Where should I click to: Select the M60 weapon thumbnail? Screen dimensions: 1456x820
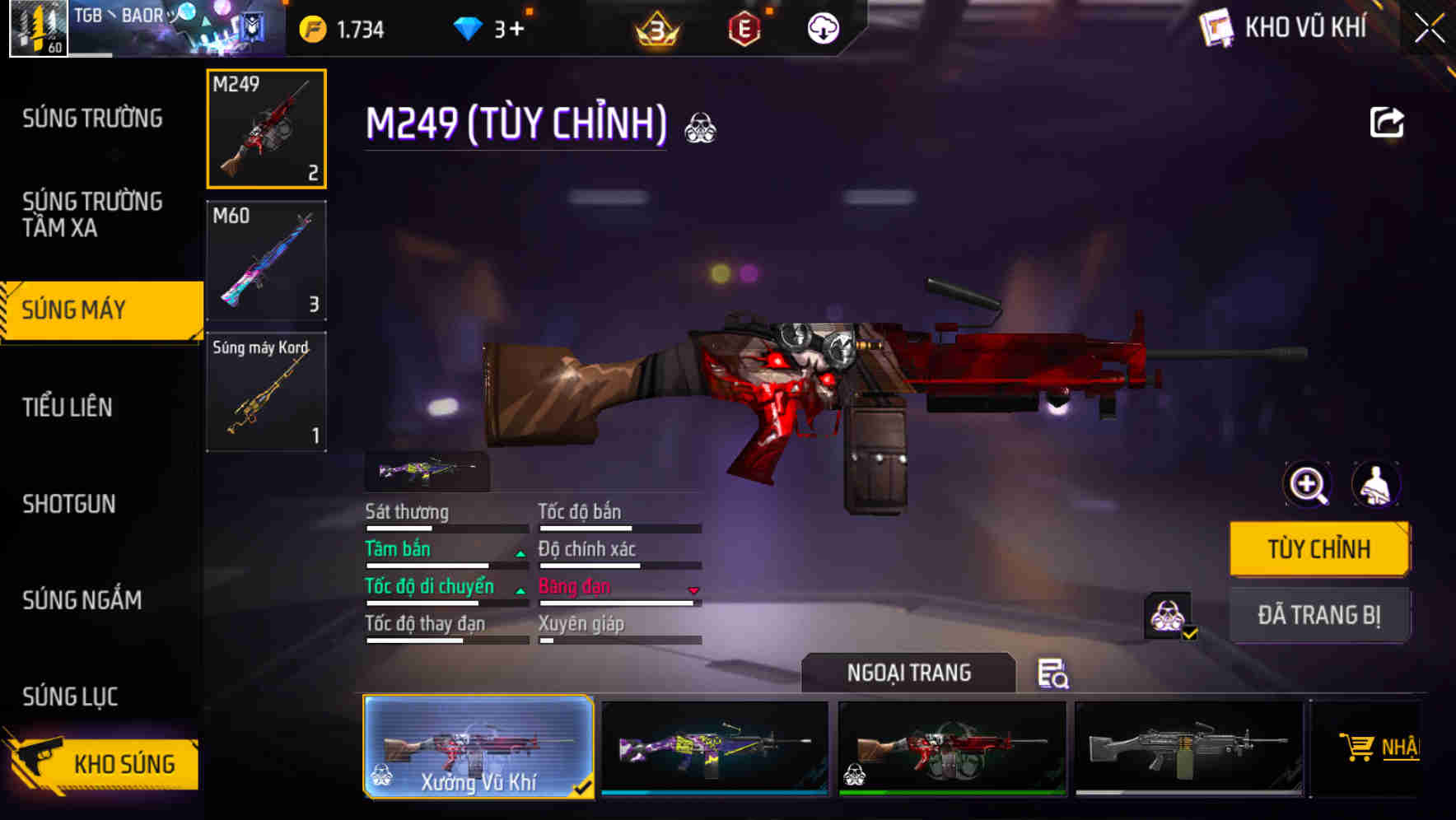pyautogui.click(x=266, y=260)
